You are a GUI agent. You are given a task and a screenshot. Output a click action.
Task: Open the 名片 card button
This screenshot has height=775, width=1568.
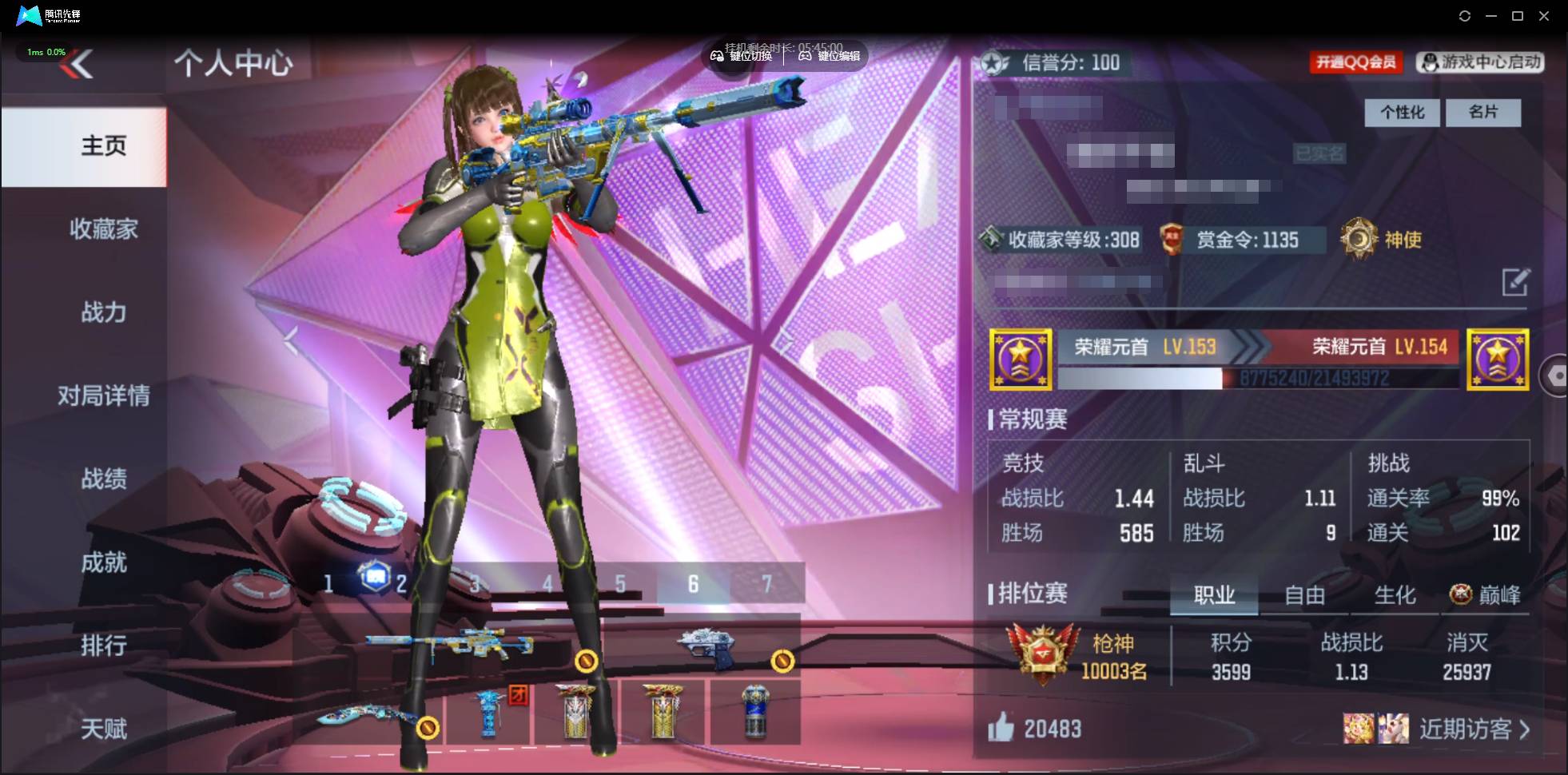(x=1484, y=113)
